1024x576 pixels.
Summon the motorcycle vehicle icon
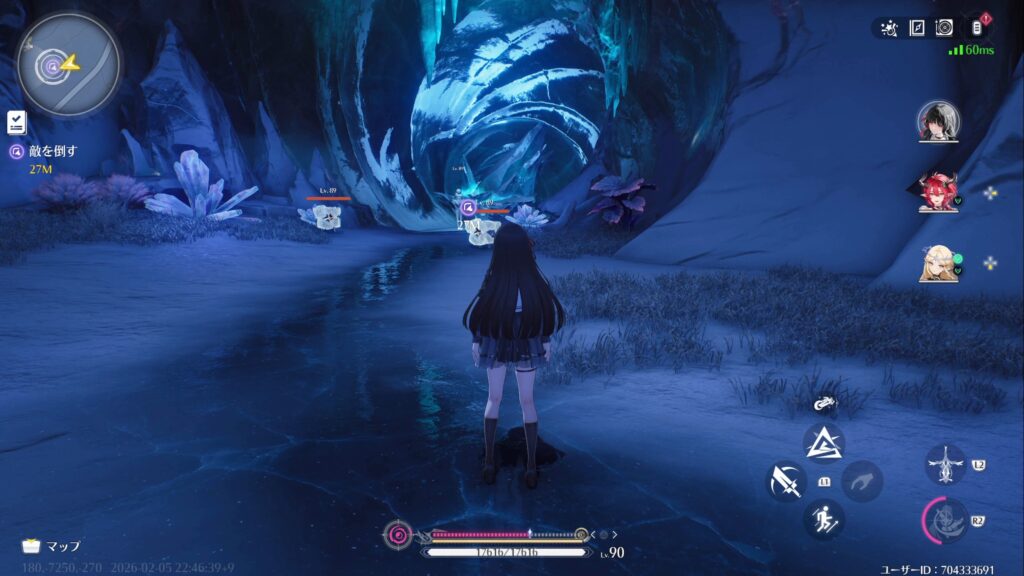click(824, 404)
